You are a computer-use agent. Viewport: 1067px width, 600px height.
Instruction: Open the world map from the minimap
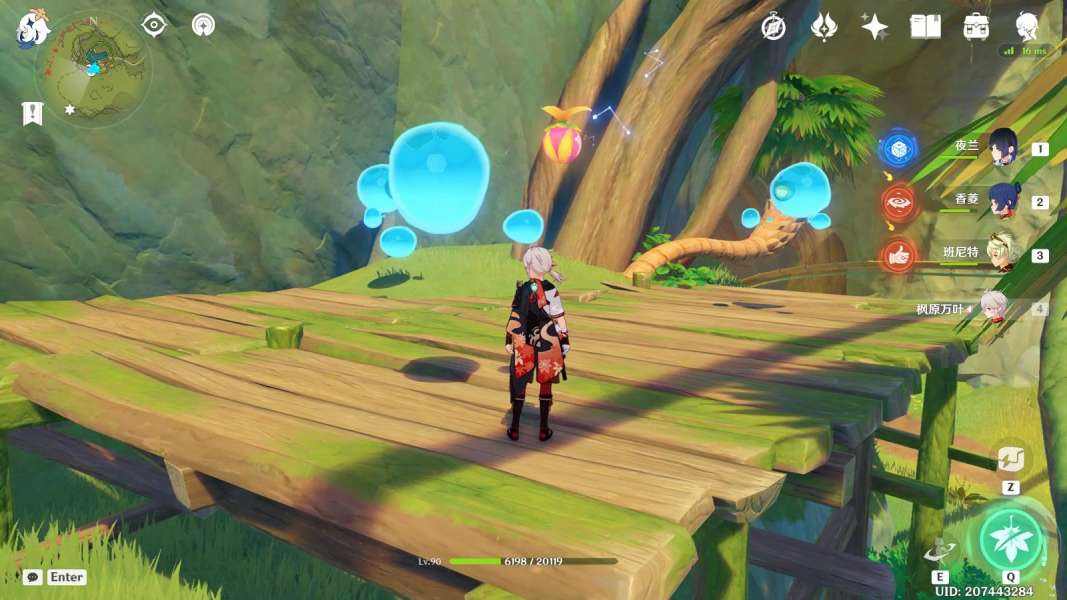pos(92,67)
